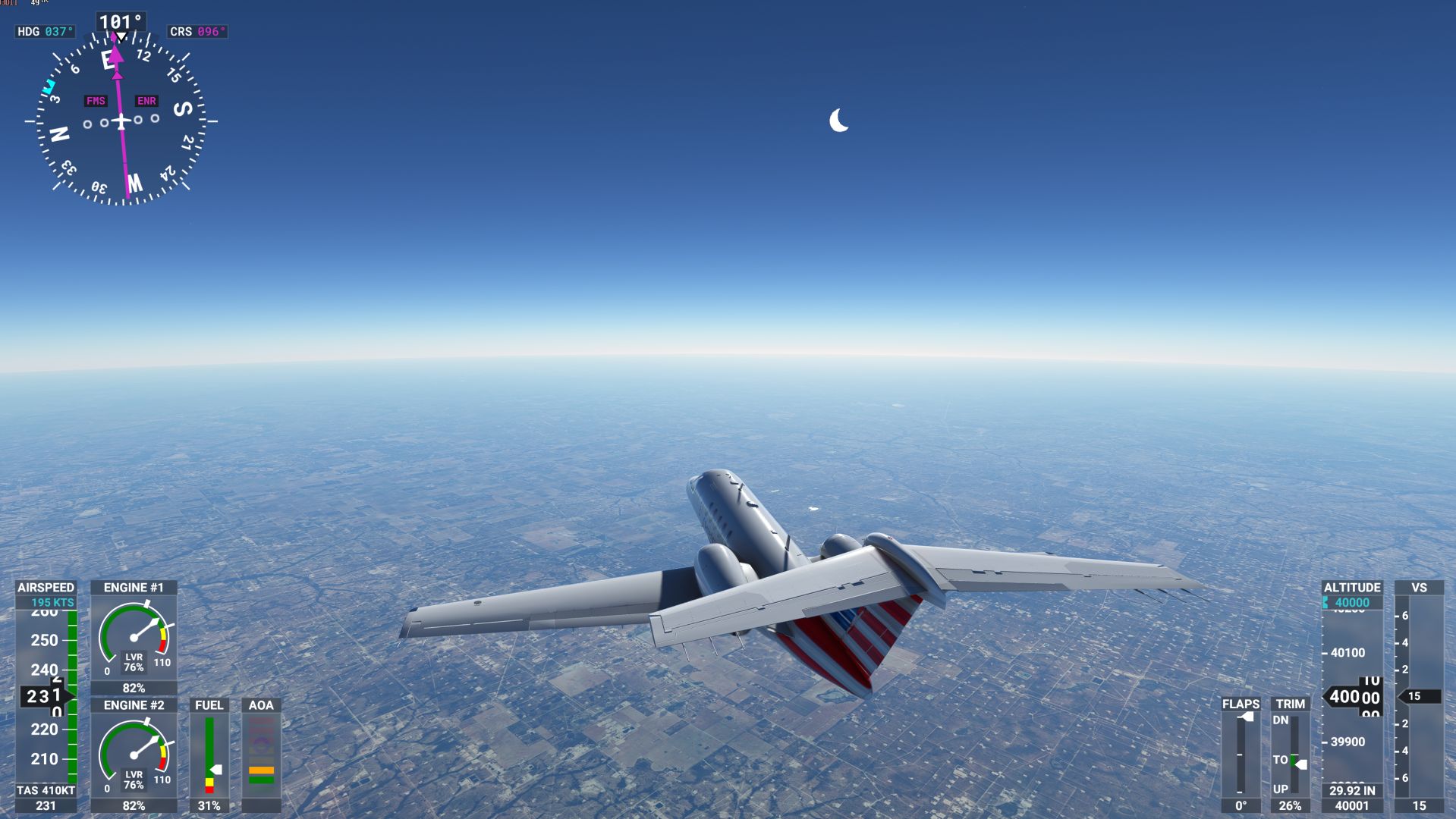Click the ENR mode indicator
The width and height of the screenshot is (1456, 819).
point(146,99)
